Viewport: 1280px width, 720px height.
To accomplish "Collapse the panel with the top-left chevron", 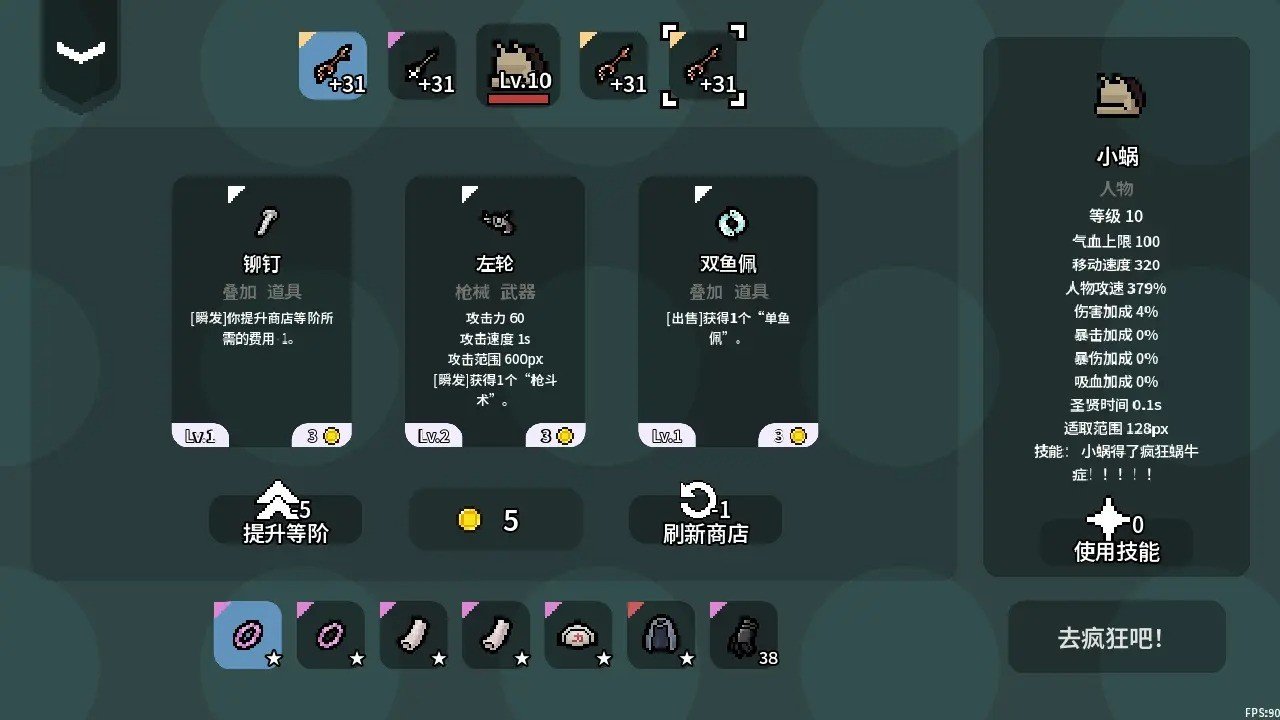I will [79, 52].
